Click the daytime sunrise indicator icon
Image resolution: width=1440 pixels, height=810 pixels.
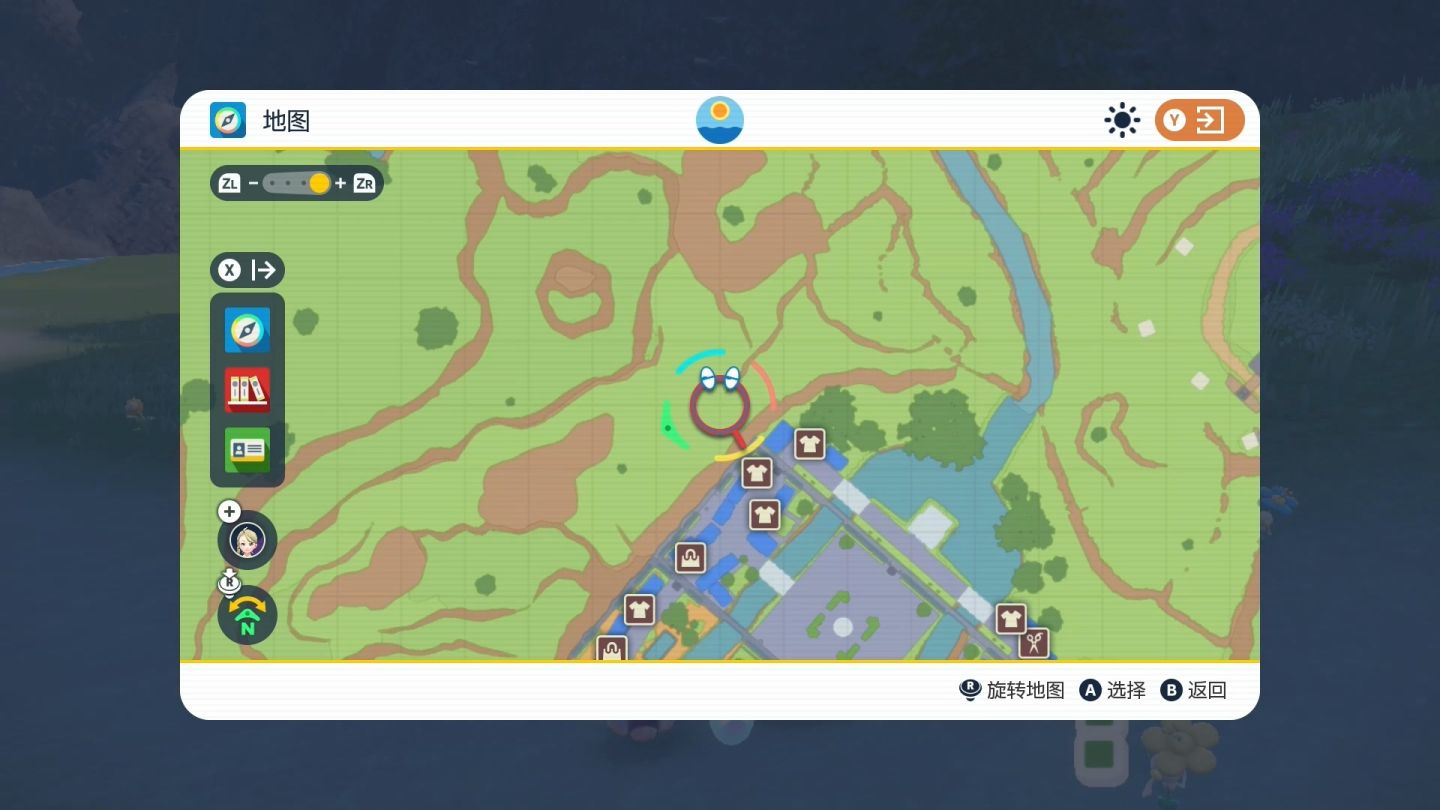click(x=720, y=120)
